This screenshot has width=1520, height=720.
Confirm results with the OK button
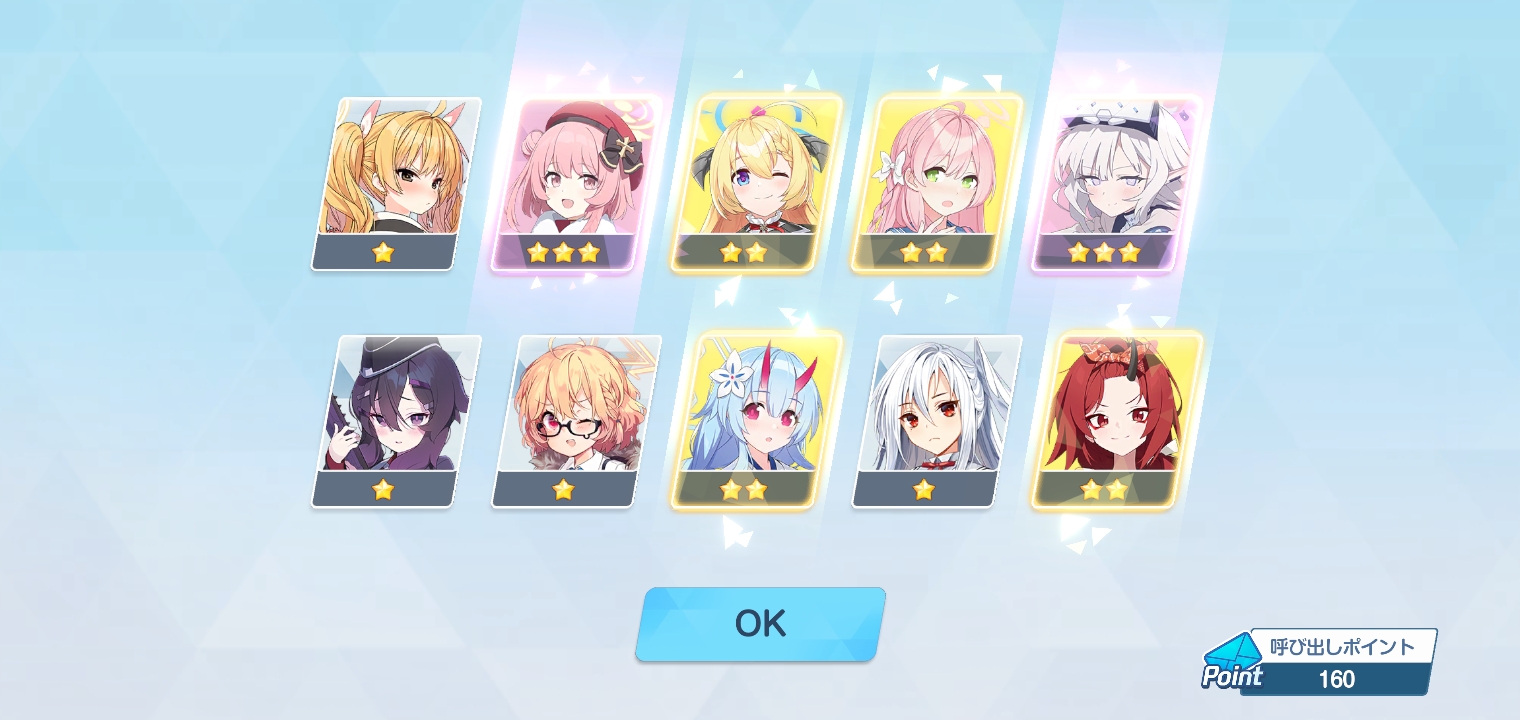pos(760,624)
